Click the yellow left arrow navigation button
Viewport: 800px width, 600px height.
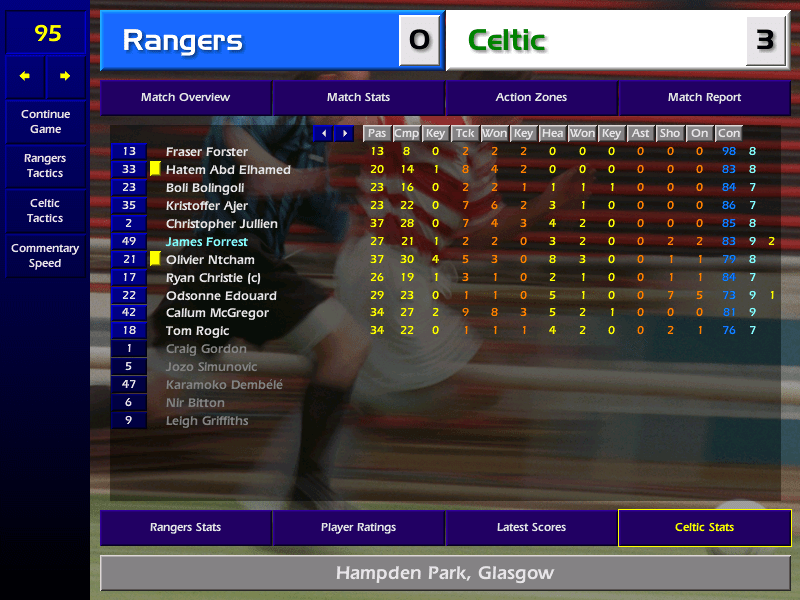(25, 76)
